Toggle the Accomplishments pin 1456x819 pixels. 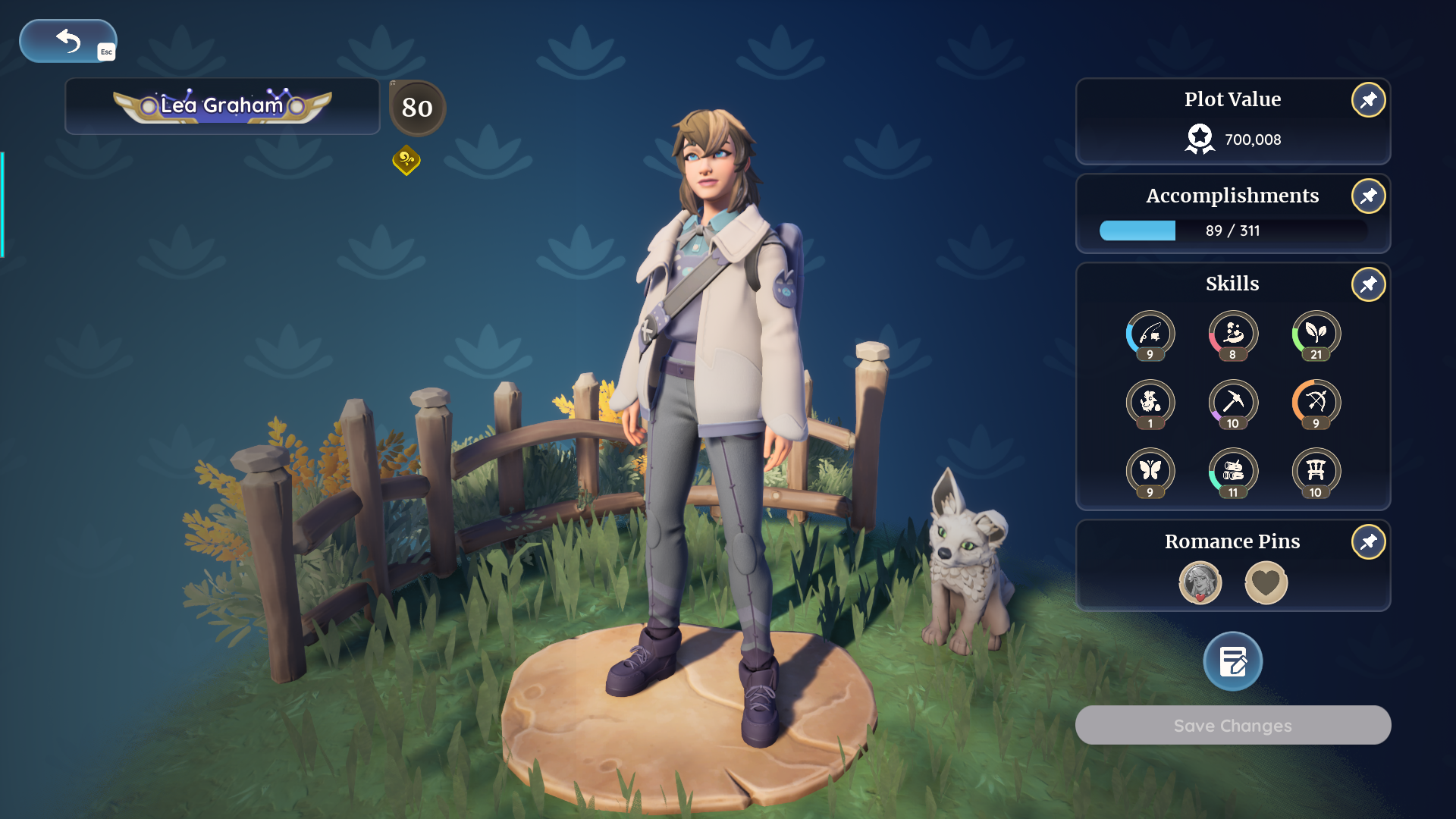coord(1367,196)
